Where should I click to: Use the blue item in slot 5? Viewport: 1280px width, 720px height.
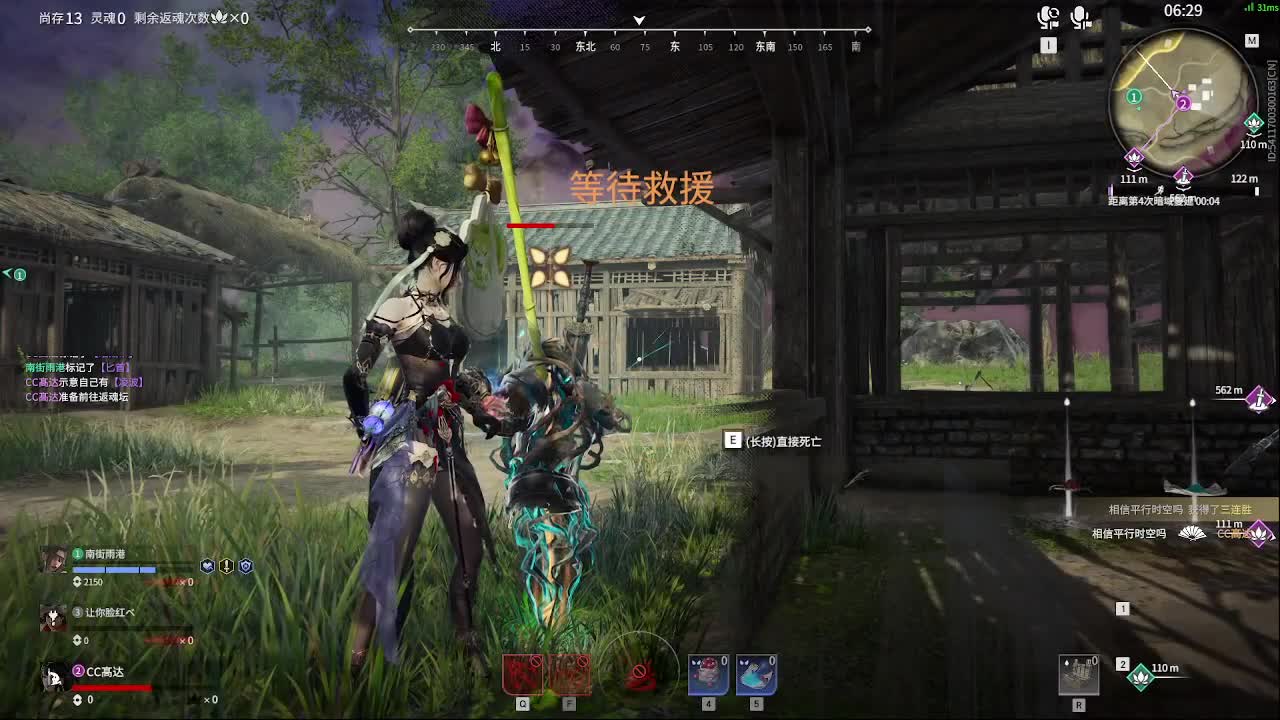click(757, 675)
